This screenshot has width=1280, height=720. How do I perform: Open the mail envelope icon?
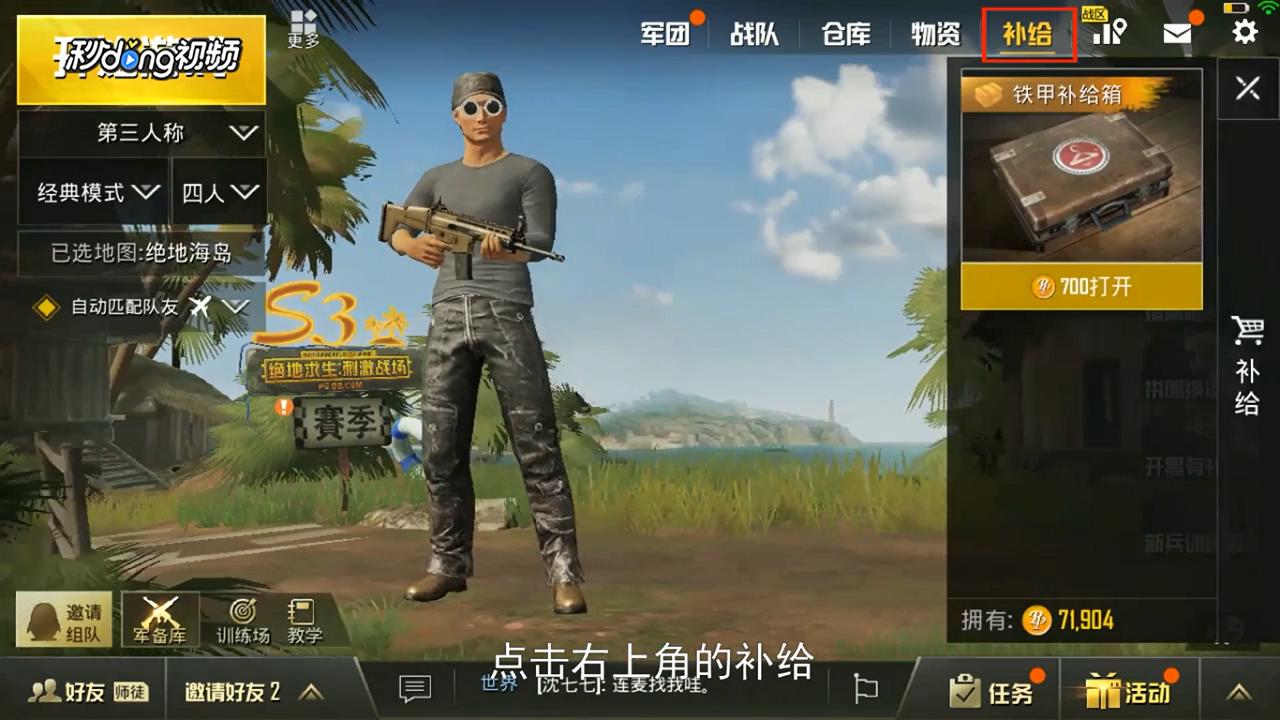pos(1177,31)
